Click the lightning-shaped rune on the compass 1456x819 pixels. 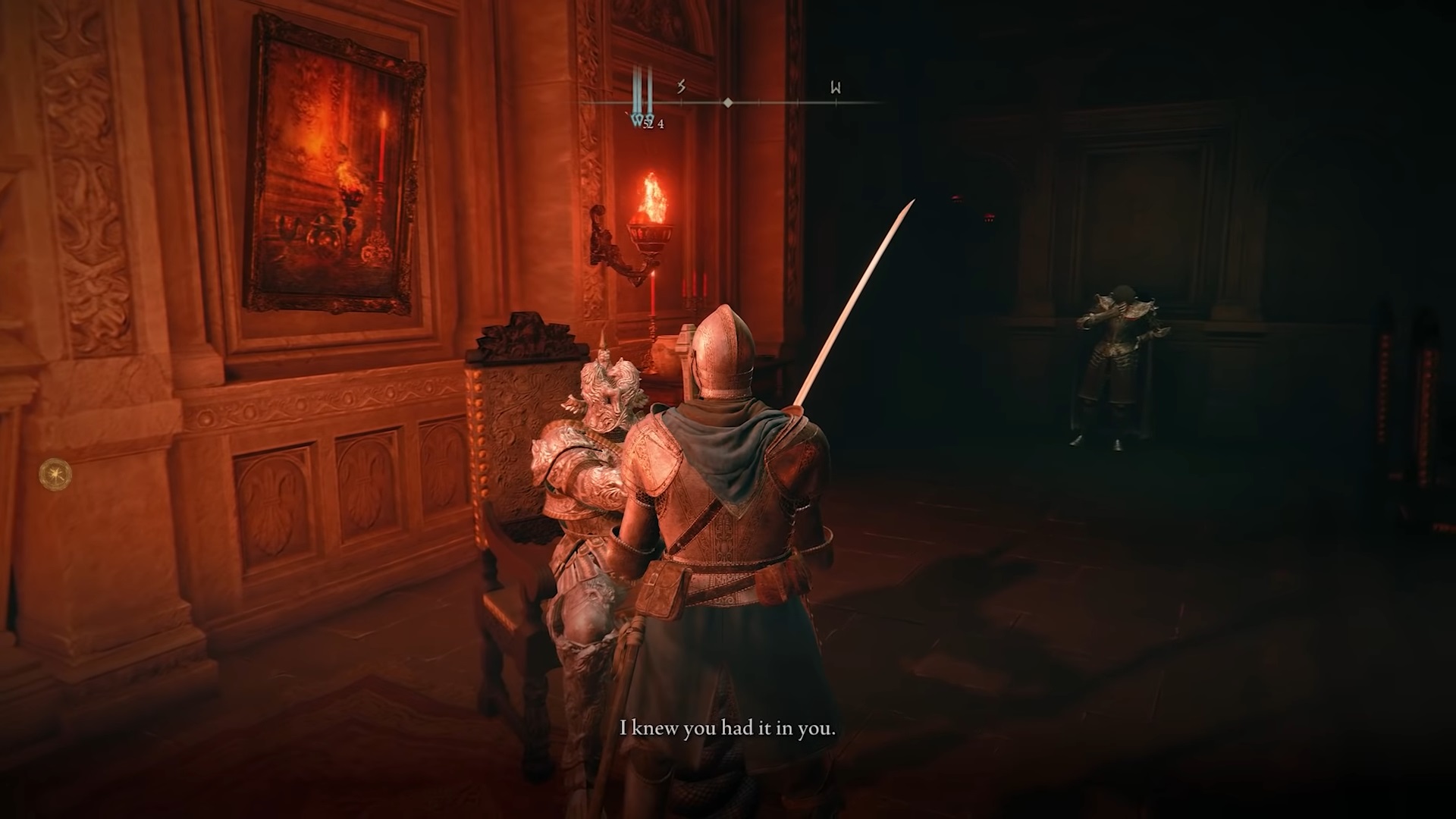pos(680,87)
